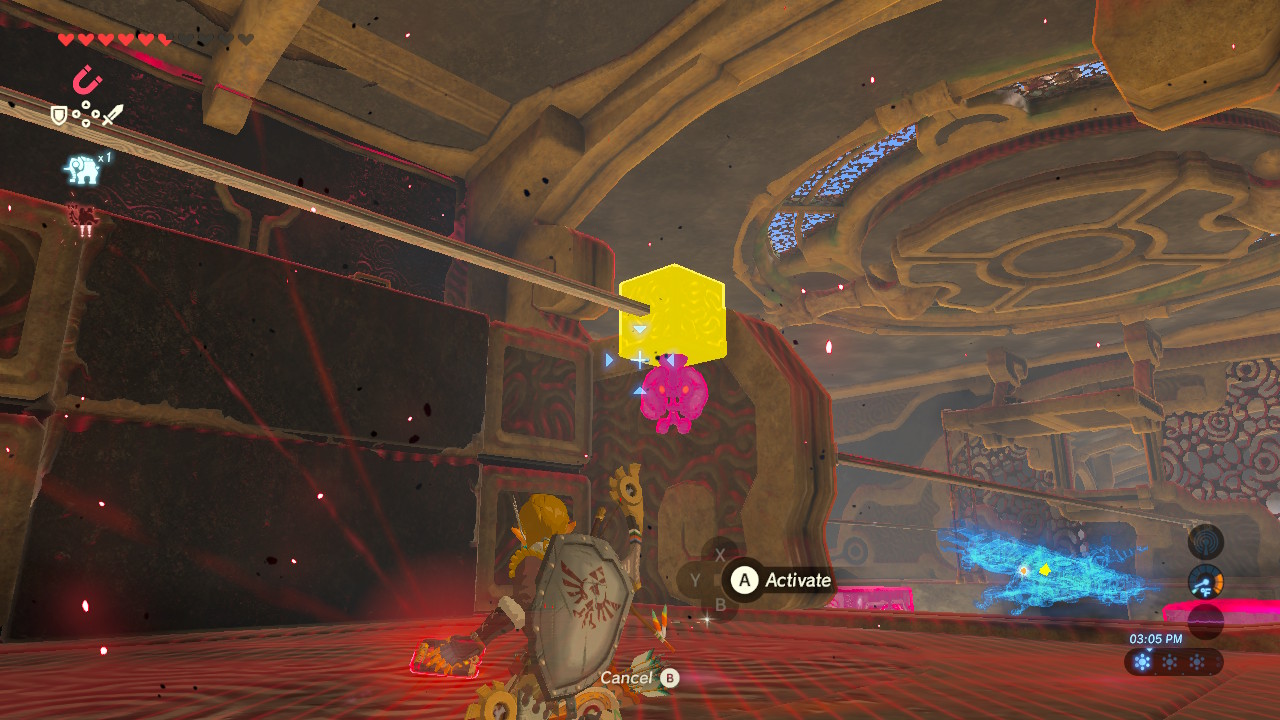This screenshot has width=1280, height=720.
Task: Select the Magnesis rune icon
Action: pos(86,78)
